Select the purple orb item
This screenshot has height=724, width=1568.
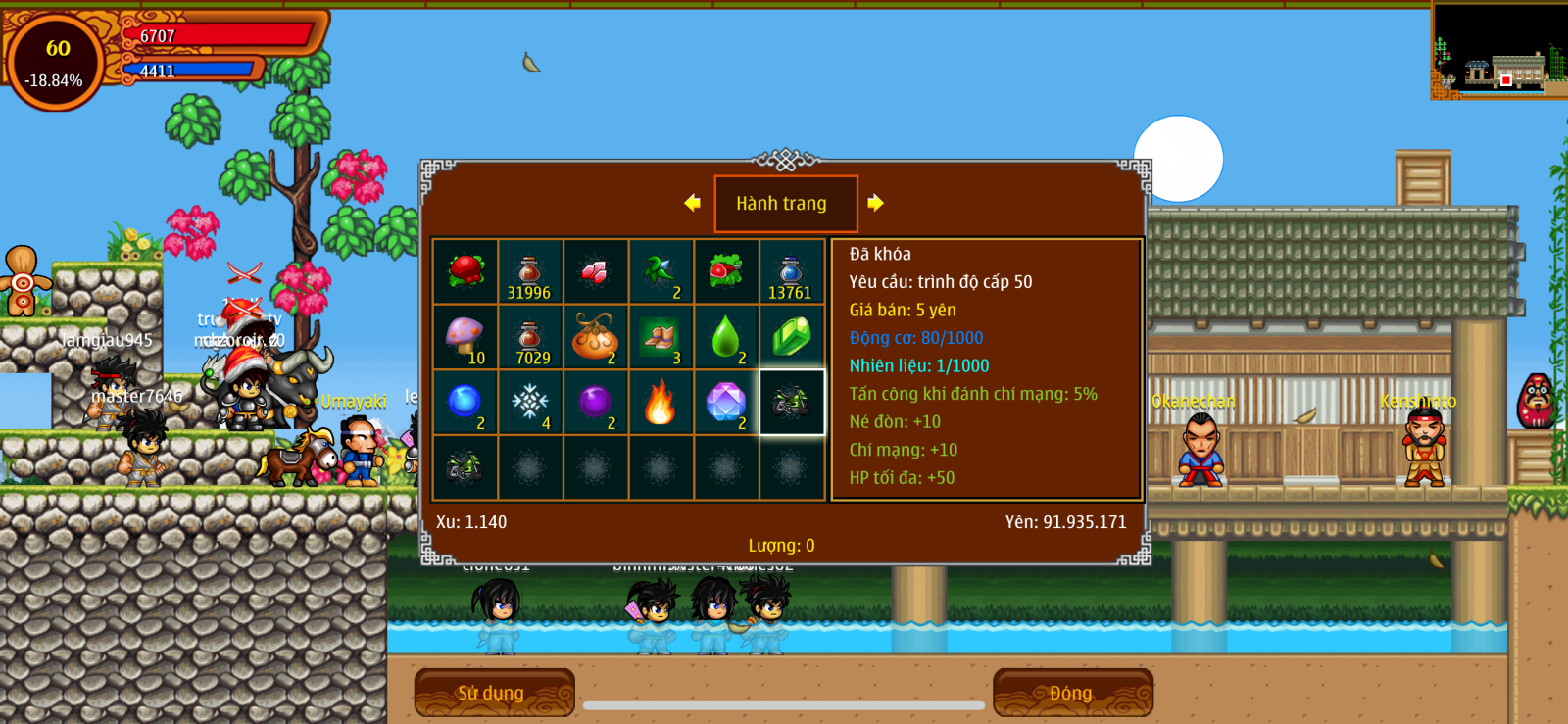[595, 402]
